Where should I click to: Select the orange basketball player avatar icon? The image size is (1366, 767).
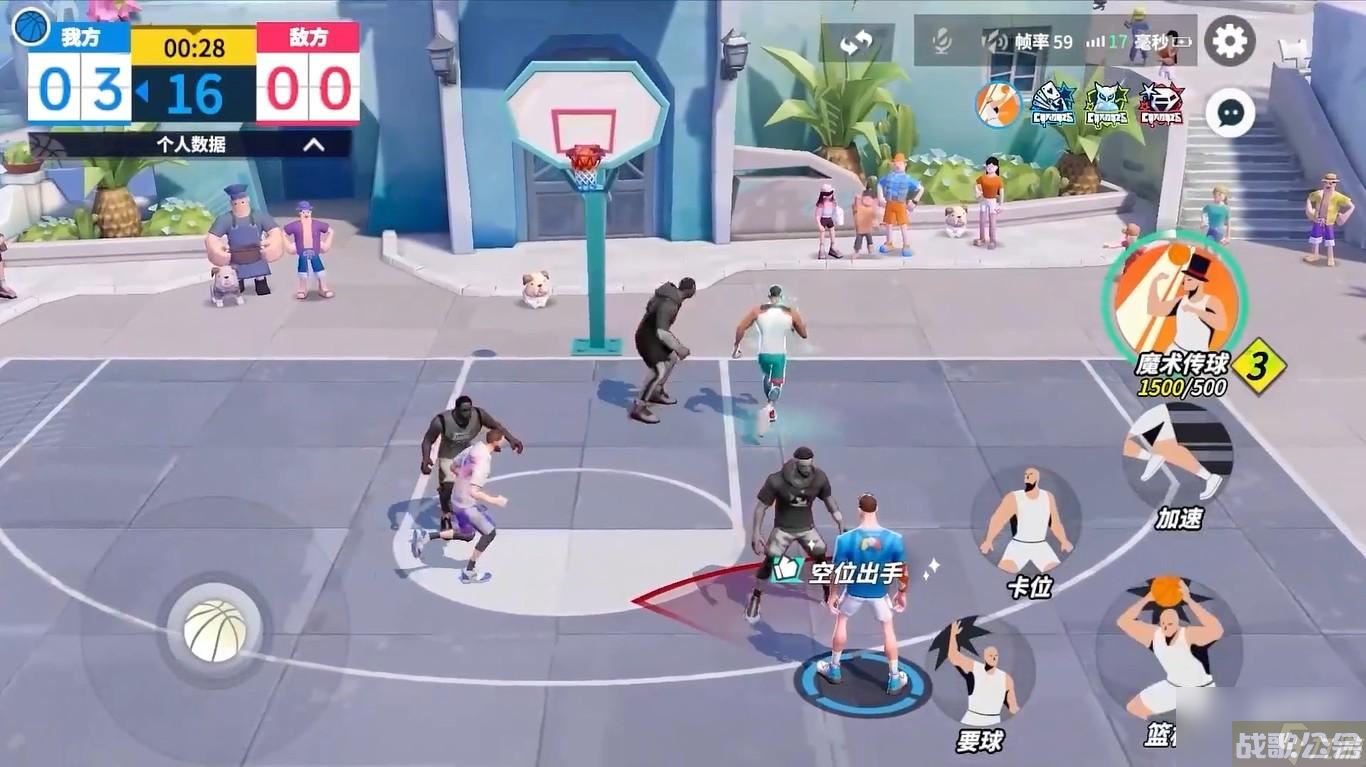pos(997,104)
